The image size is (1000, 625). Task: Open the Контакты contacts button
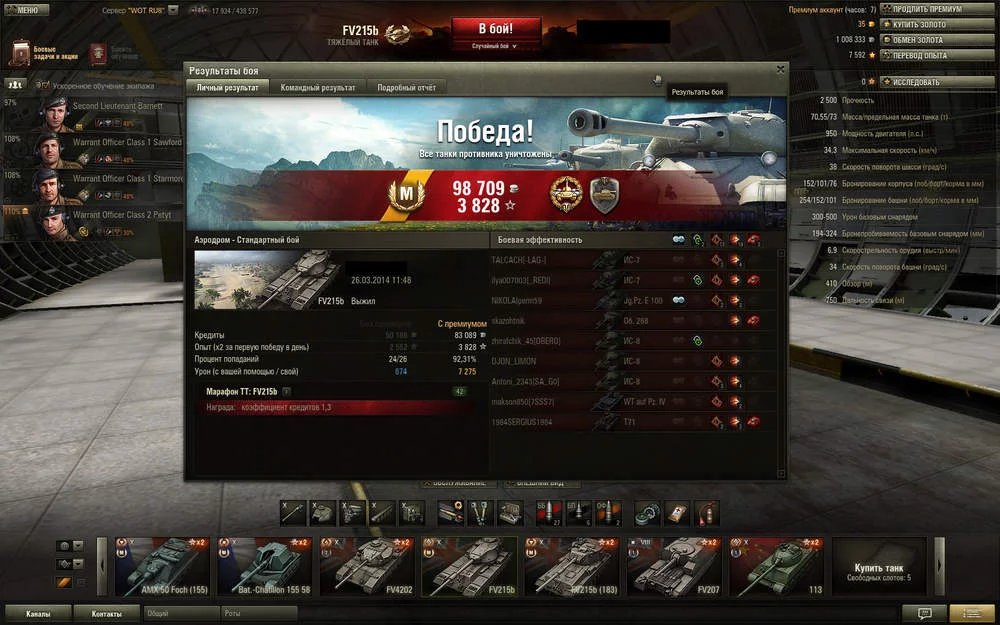click(107, 613)
